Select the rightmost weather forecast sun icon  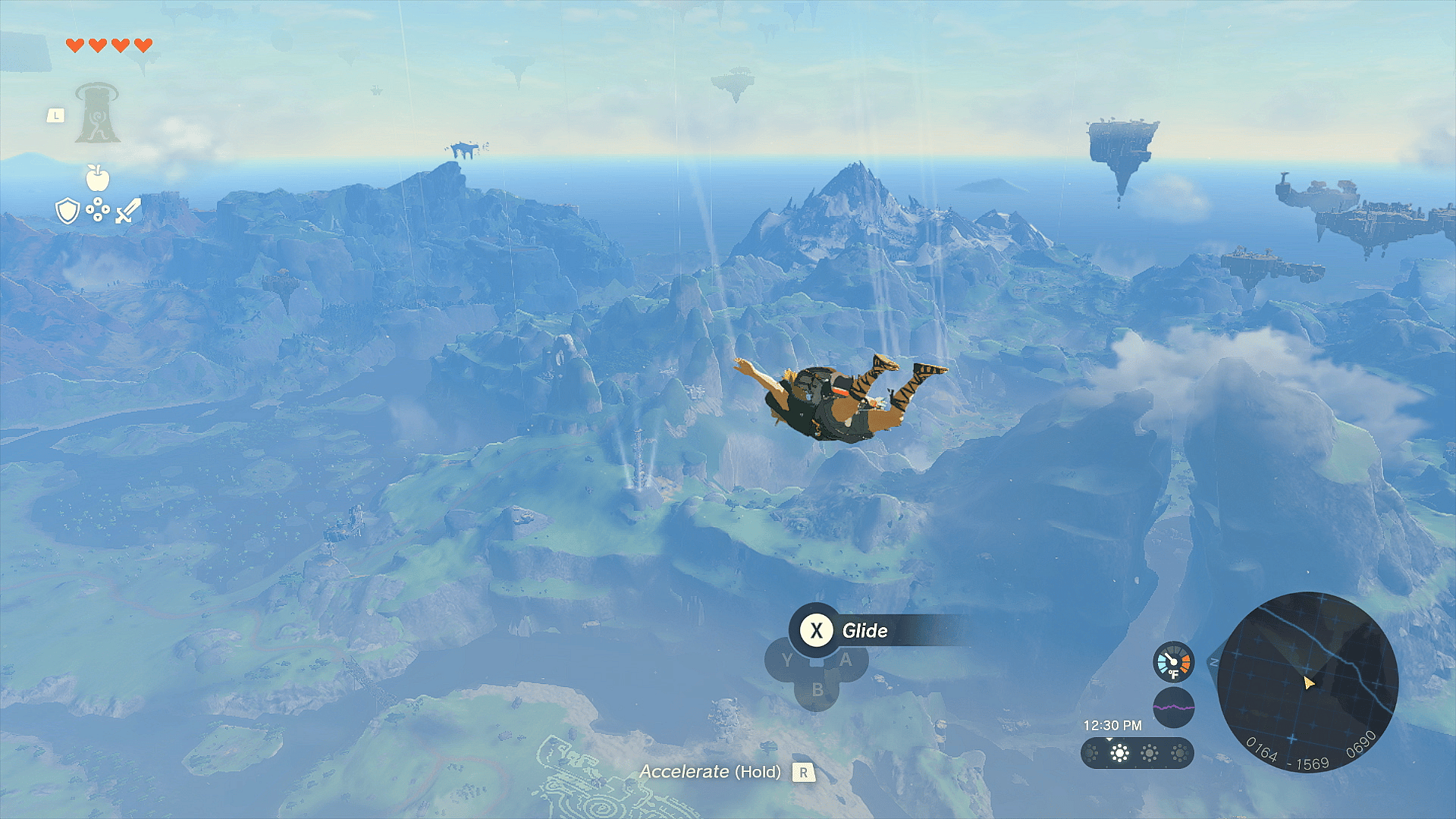(x=1179, y=752)
